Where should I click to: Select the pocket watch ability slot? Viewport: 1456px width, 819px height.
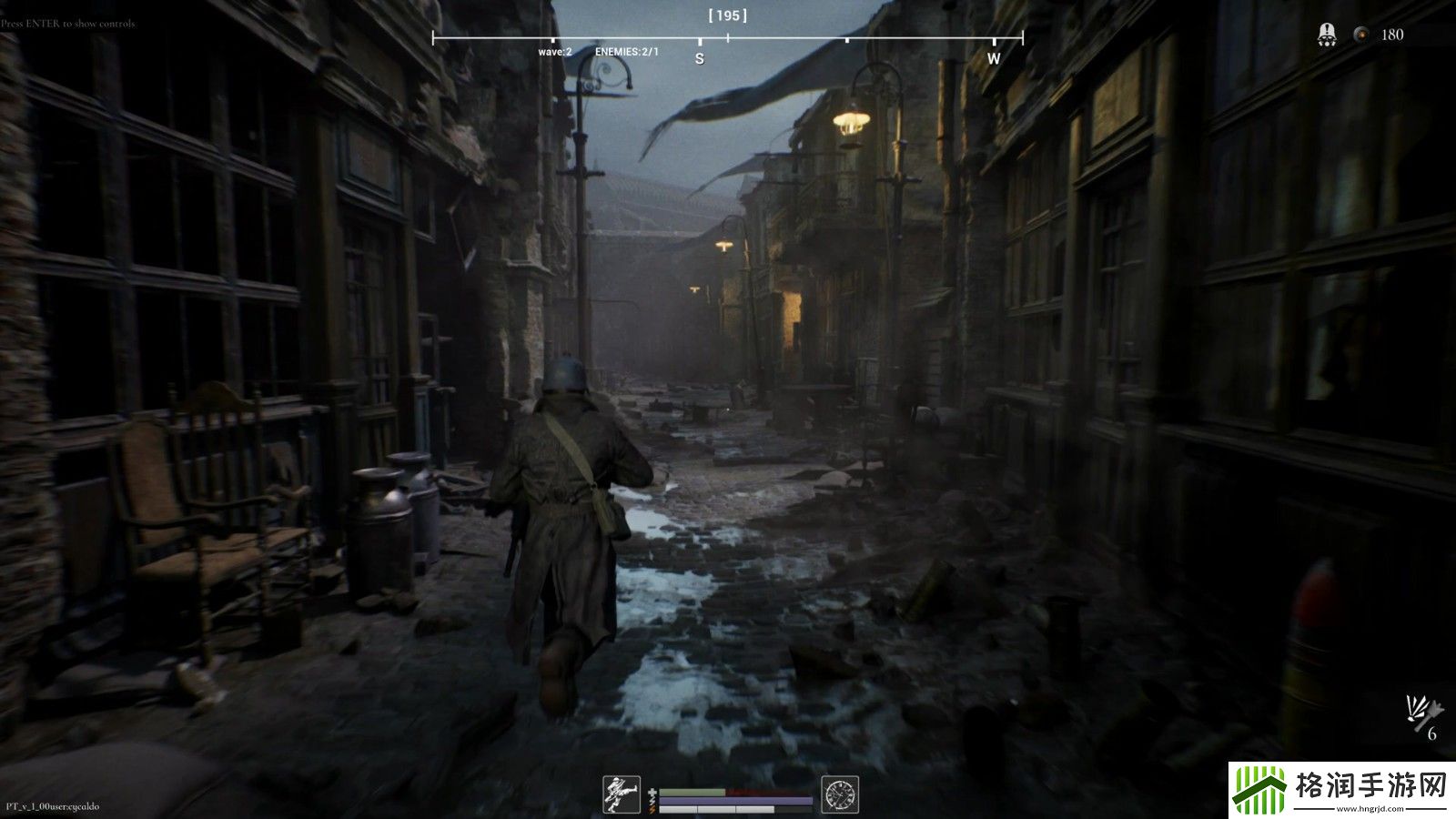pos(840,794)
